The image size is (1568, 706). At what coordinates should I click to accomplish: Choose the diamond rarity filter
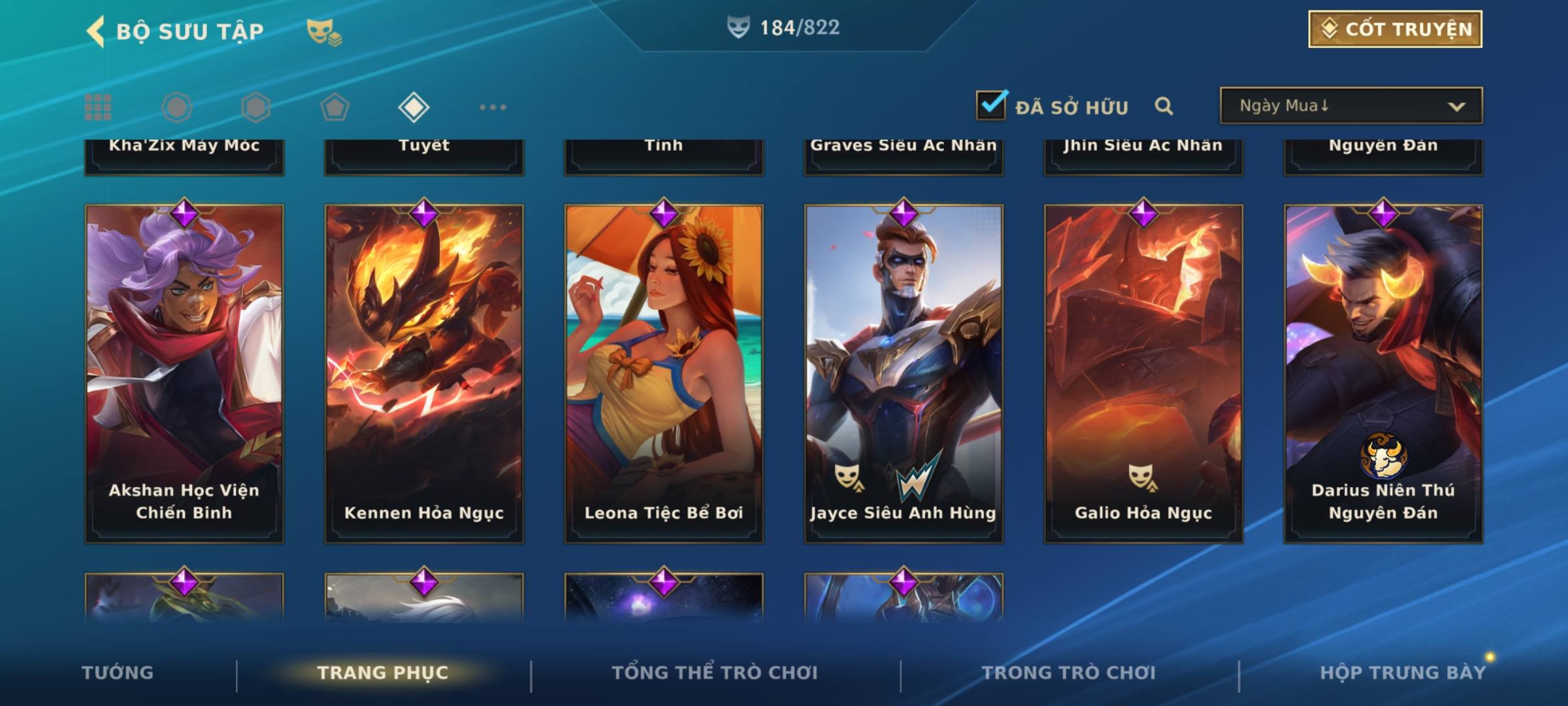(414, 107)
